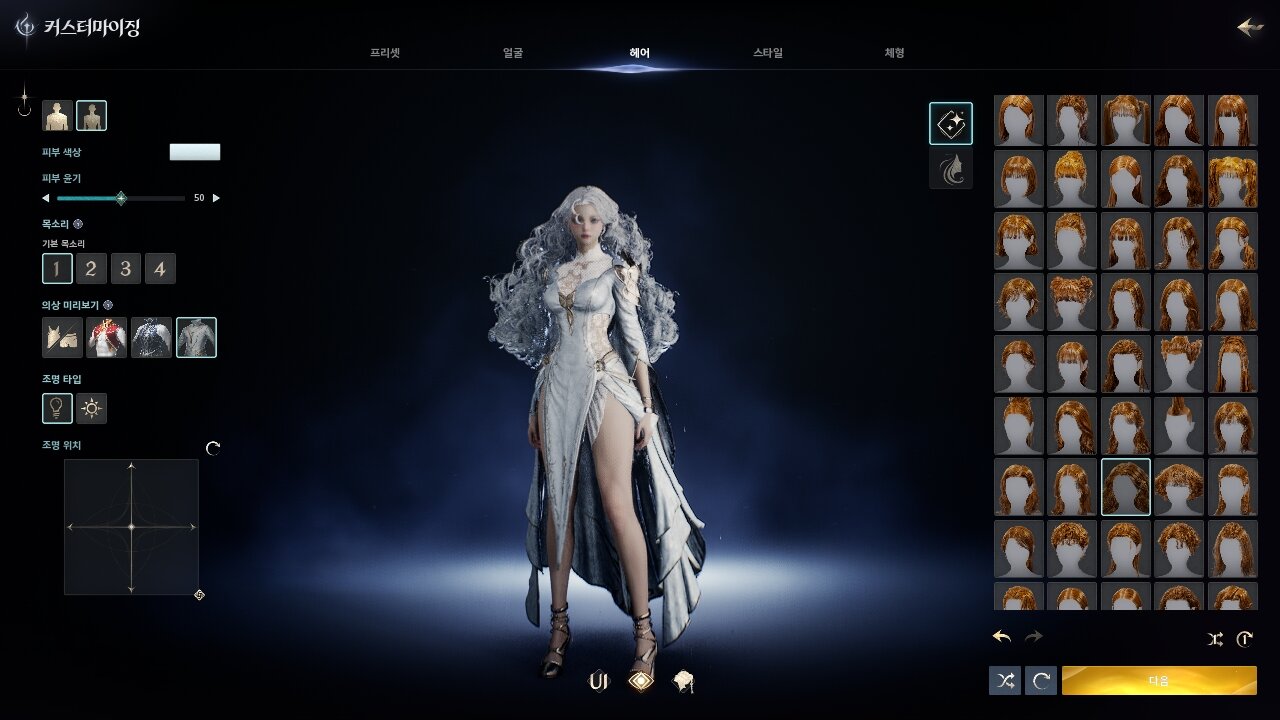Select the light bulb lighting type
This screenshot has height=720, width=1280.
click(x=57, y=408)
